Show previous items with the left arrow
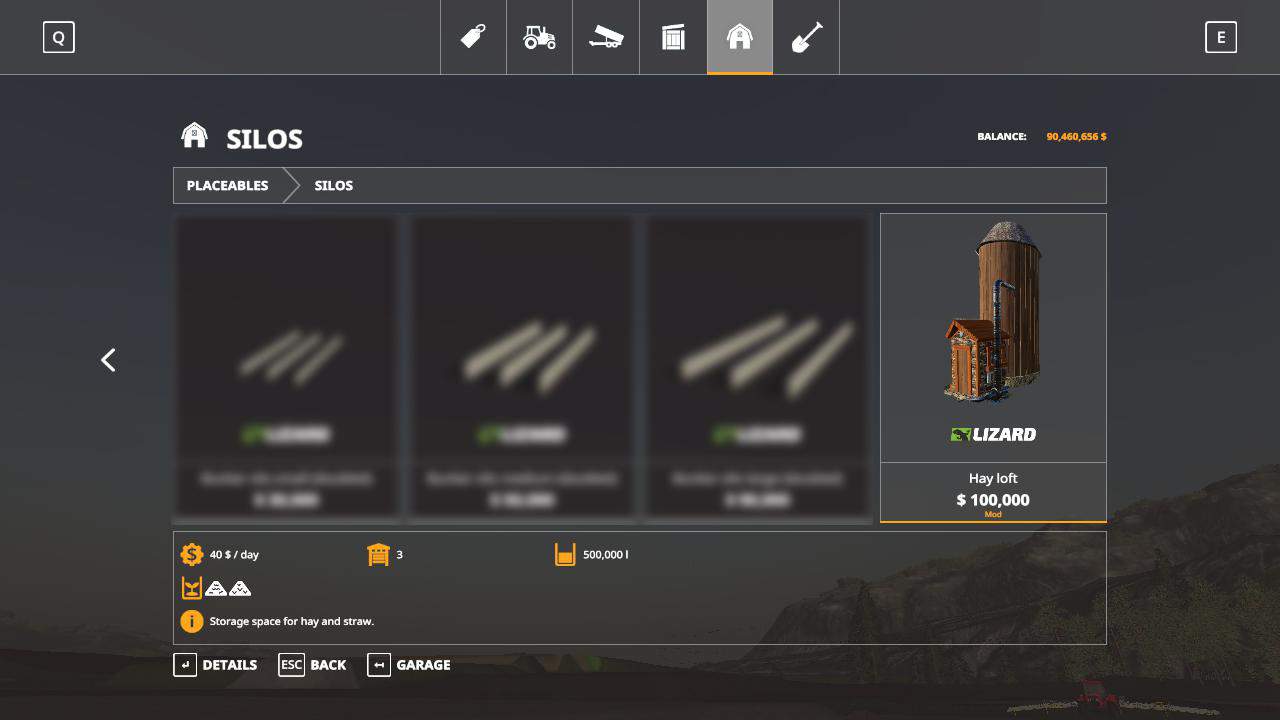 pyautogui.click(x=108, y=360)
